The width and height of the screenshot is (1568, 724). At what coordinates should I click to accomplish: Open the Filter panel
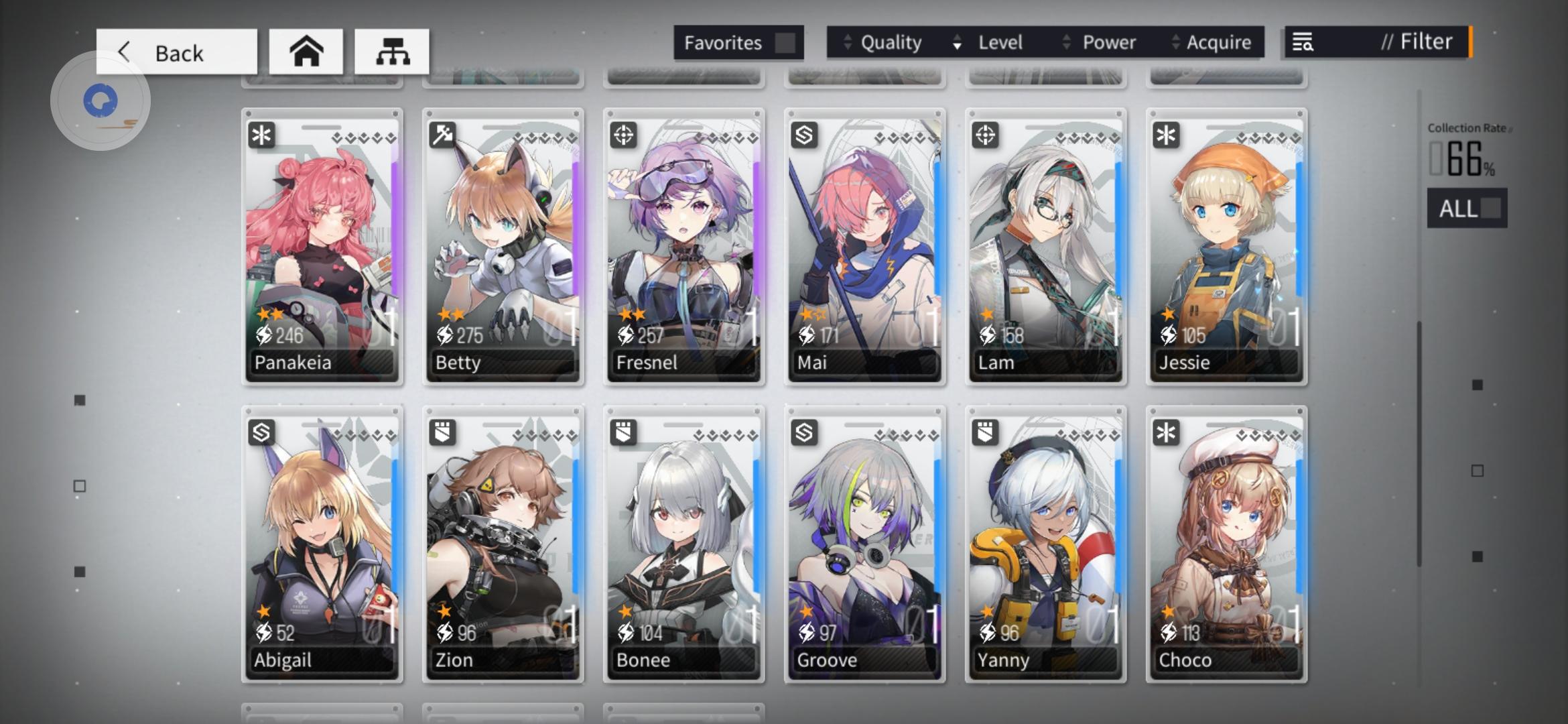(x=1417, y=41)
